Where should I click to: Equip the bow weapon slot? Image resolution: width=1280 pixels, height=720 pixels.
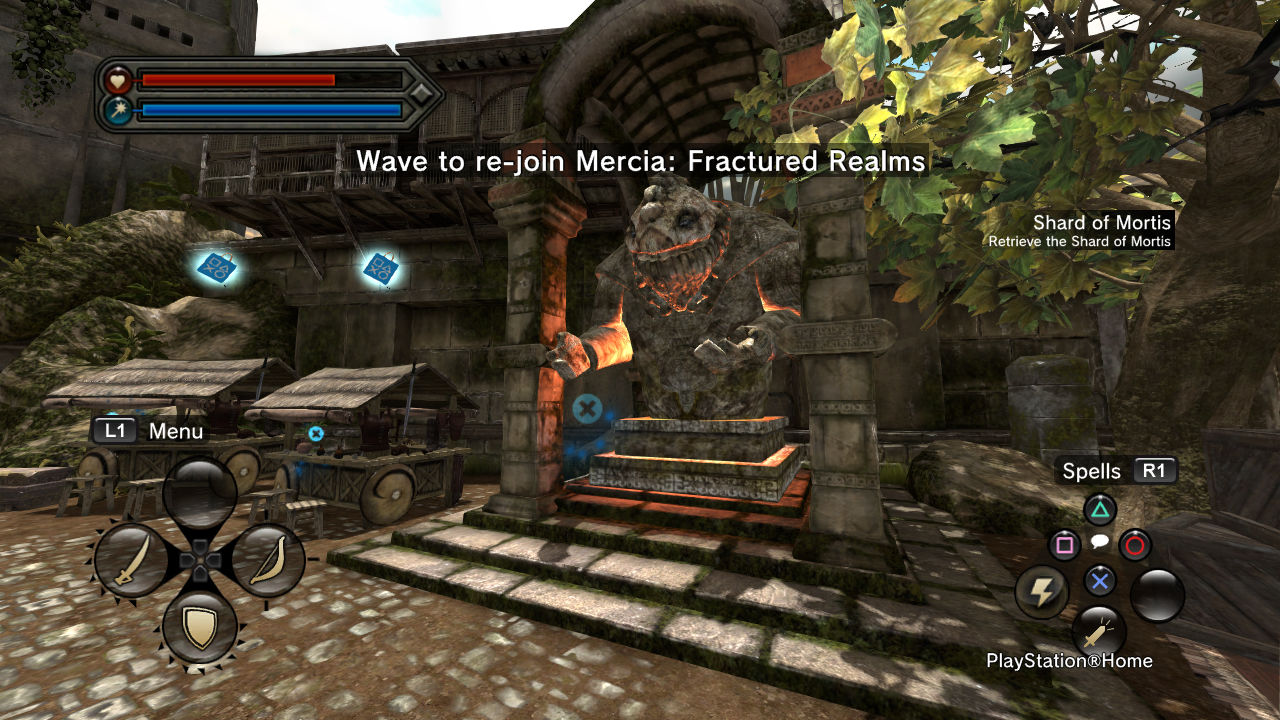[x=268, y=560]
